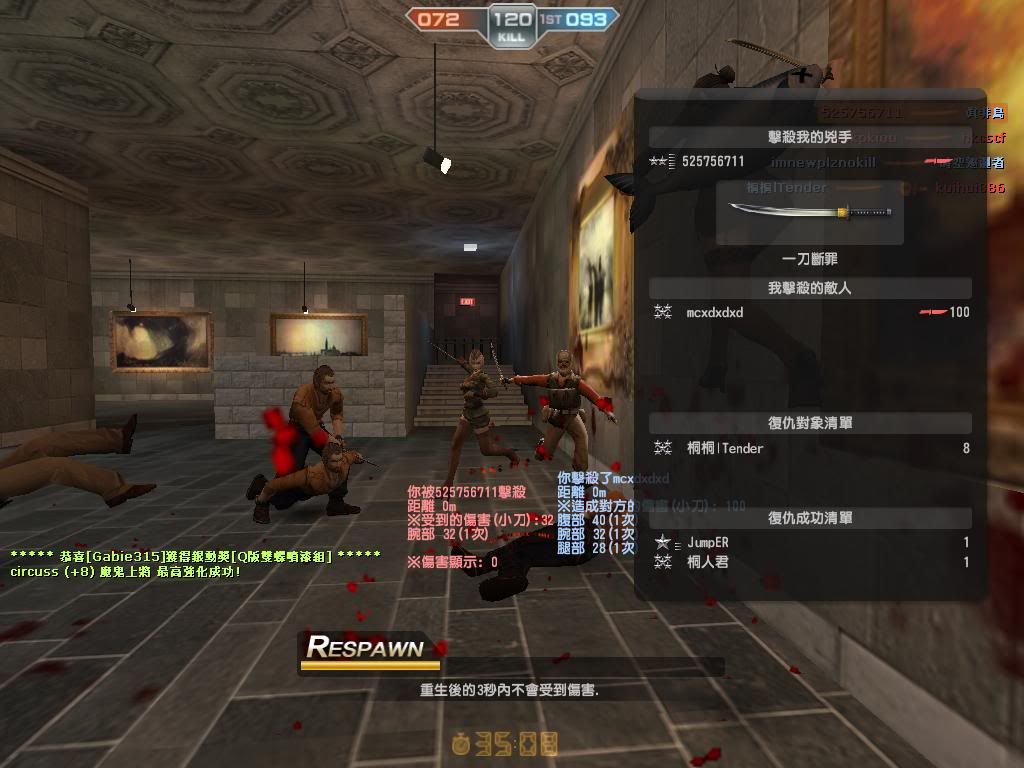The image size is (1024, 768).
Task: Select JumpER in the revenge success list
Action: point(707,542)
